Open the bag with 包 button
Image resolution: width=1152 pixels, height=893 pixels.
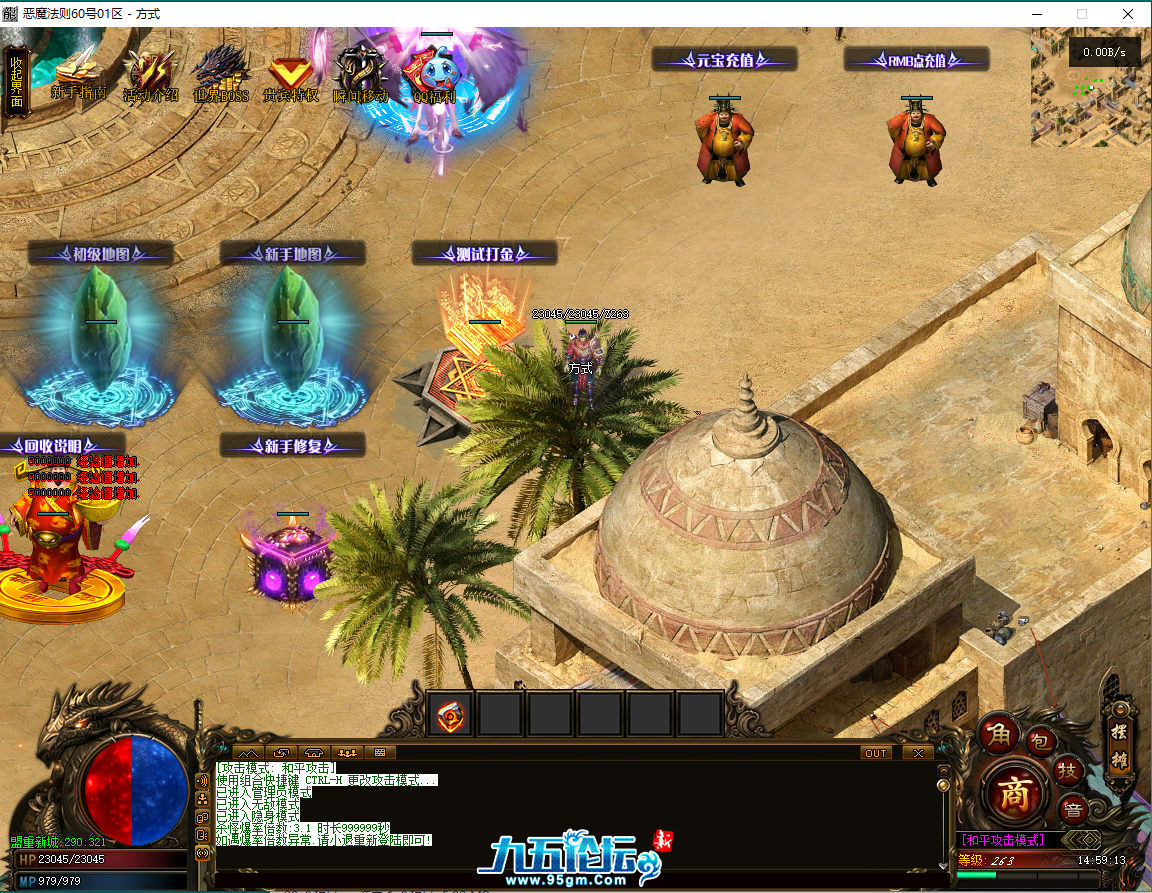[x=1039, y=741]
